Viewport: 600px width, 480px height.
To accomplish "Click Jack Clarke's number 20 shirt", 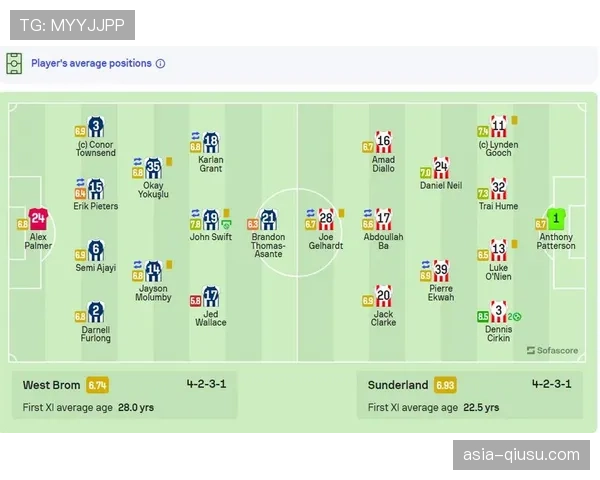I will 383,296.
